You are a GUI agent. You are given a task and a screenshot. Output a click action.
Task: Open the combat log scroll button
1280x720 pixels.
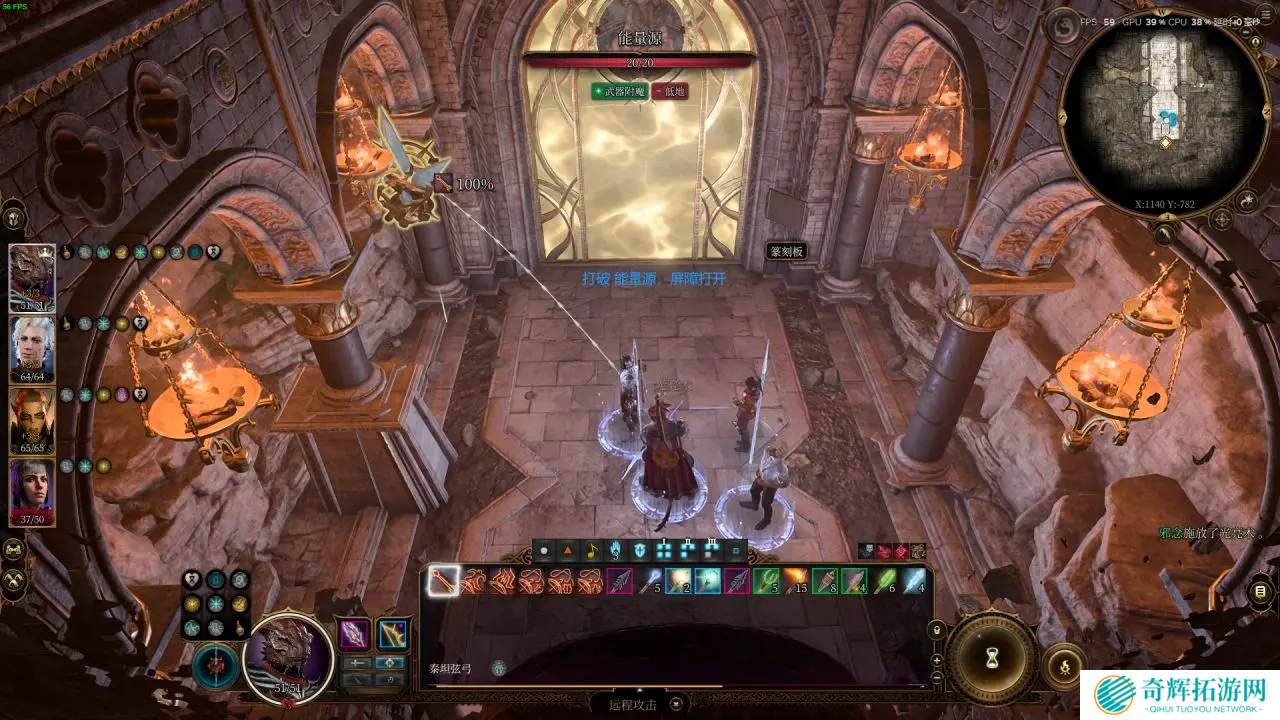coord(1259,592)
